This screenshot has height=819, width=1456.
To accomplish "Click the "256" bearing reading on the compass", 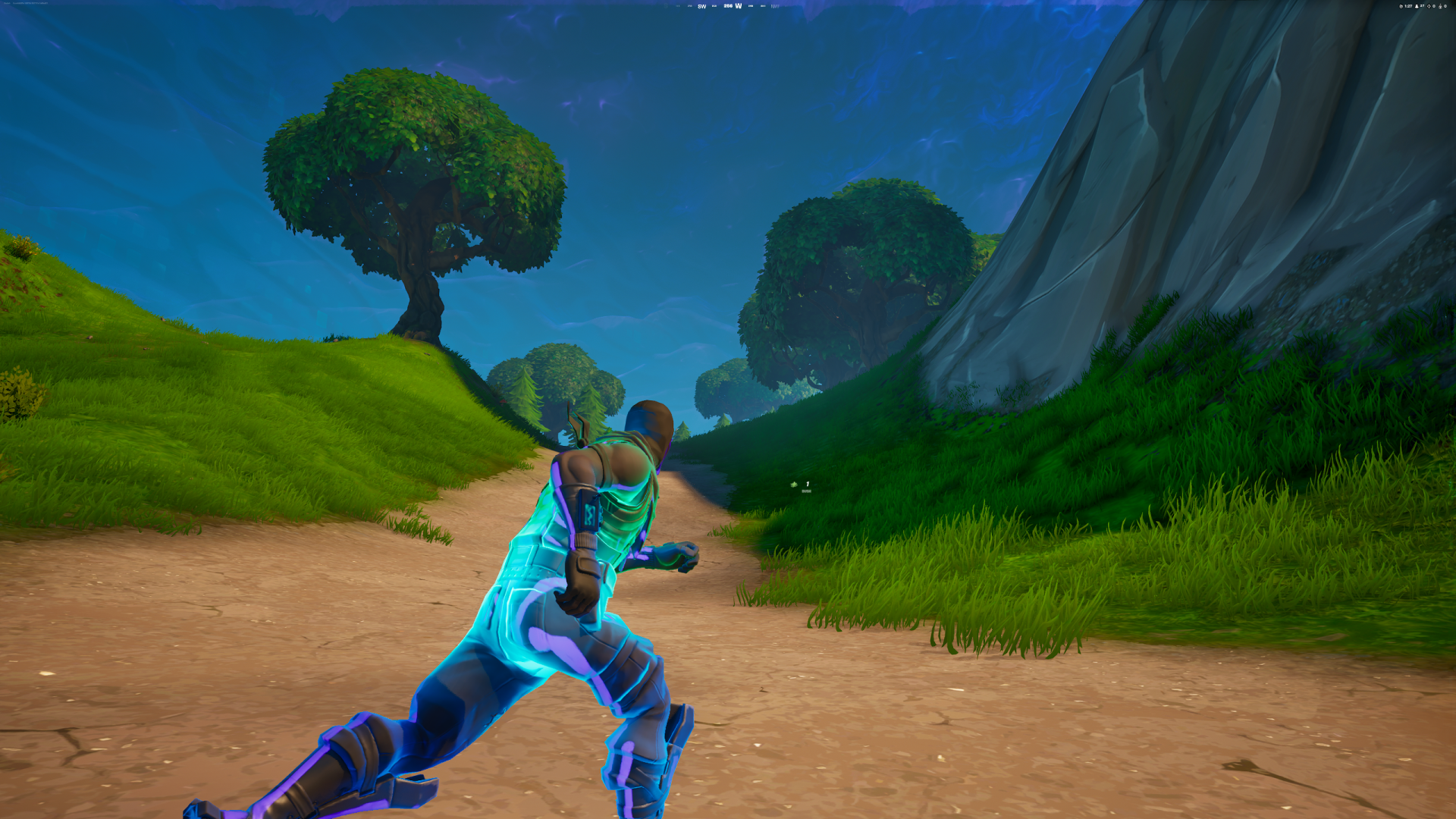I will (728, 5).
